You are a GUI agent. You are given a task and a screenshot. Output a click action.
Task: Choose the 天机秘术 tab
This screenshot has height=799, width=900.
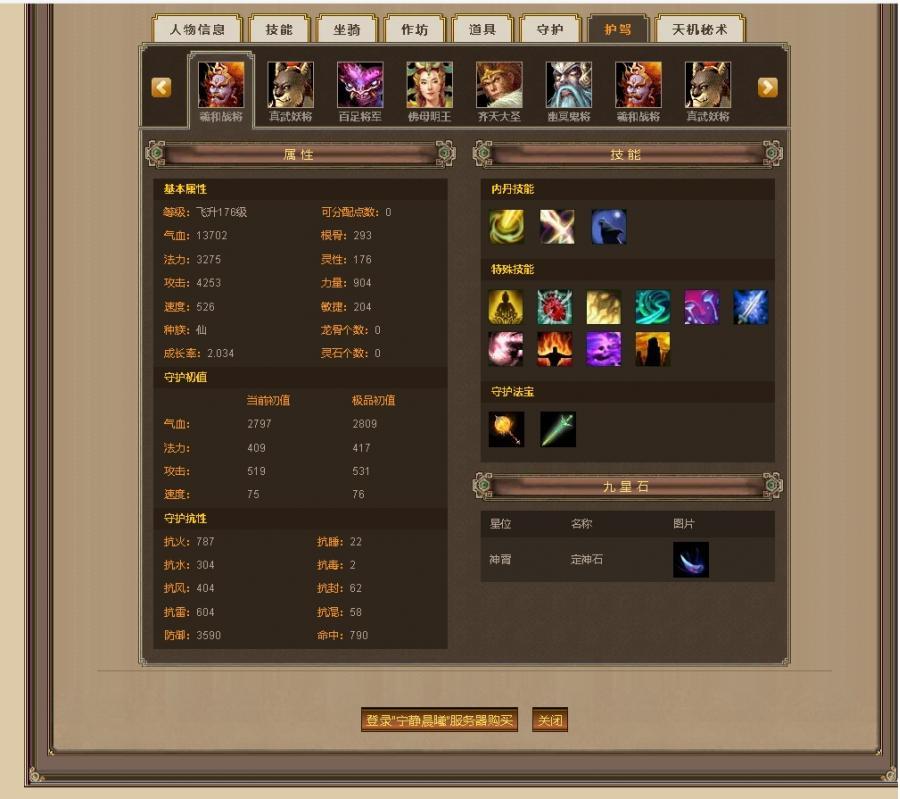(x=700, y=30)
